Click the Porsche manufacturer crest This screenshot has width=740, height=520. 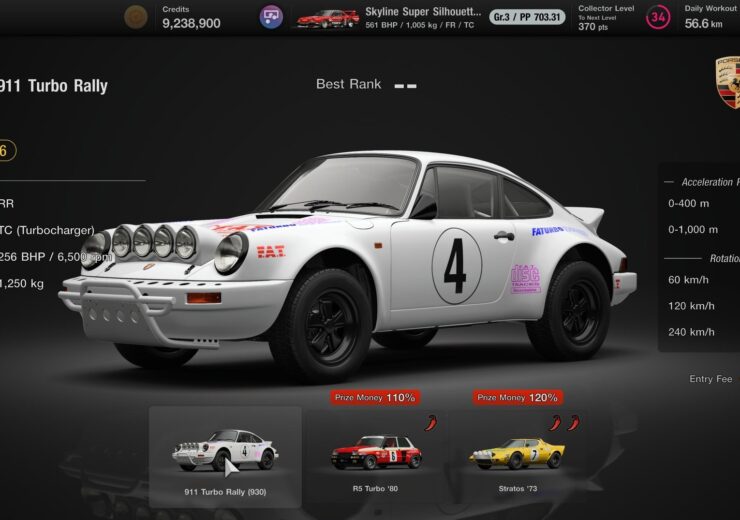pyautogui.click(x=728, y=84)
